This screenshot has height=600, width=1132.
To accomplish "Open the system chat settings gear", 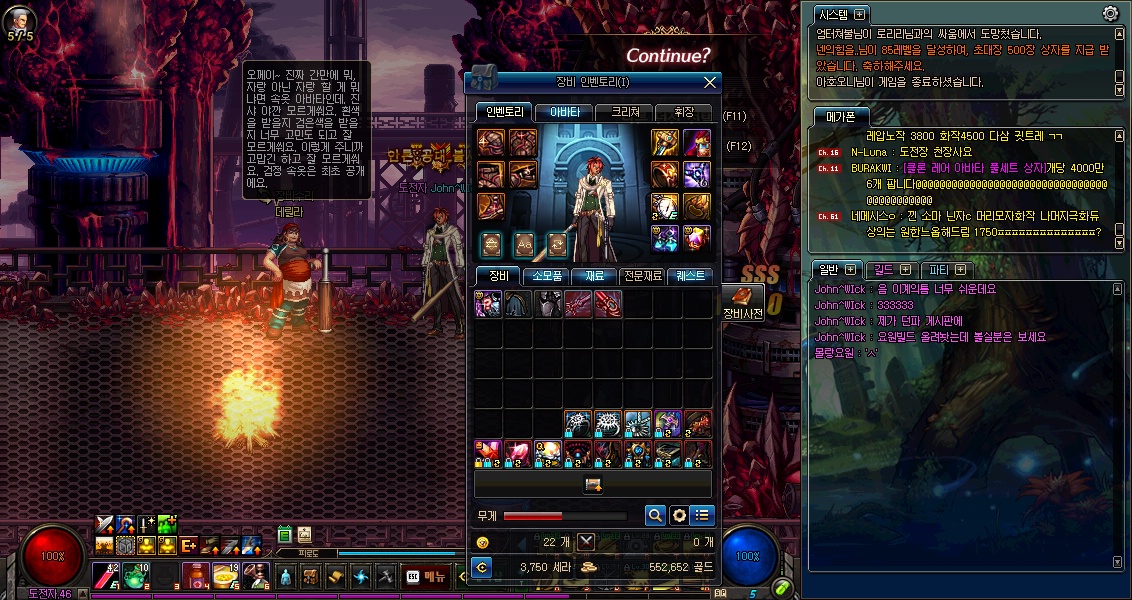I will (1110, 13).
